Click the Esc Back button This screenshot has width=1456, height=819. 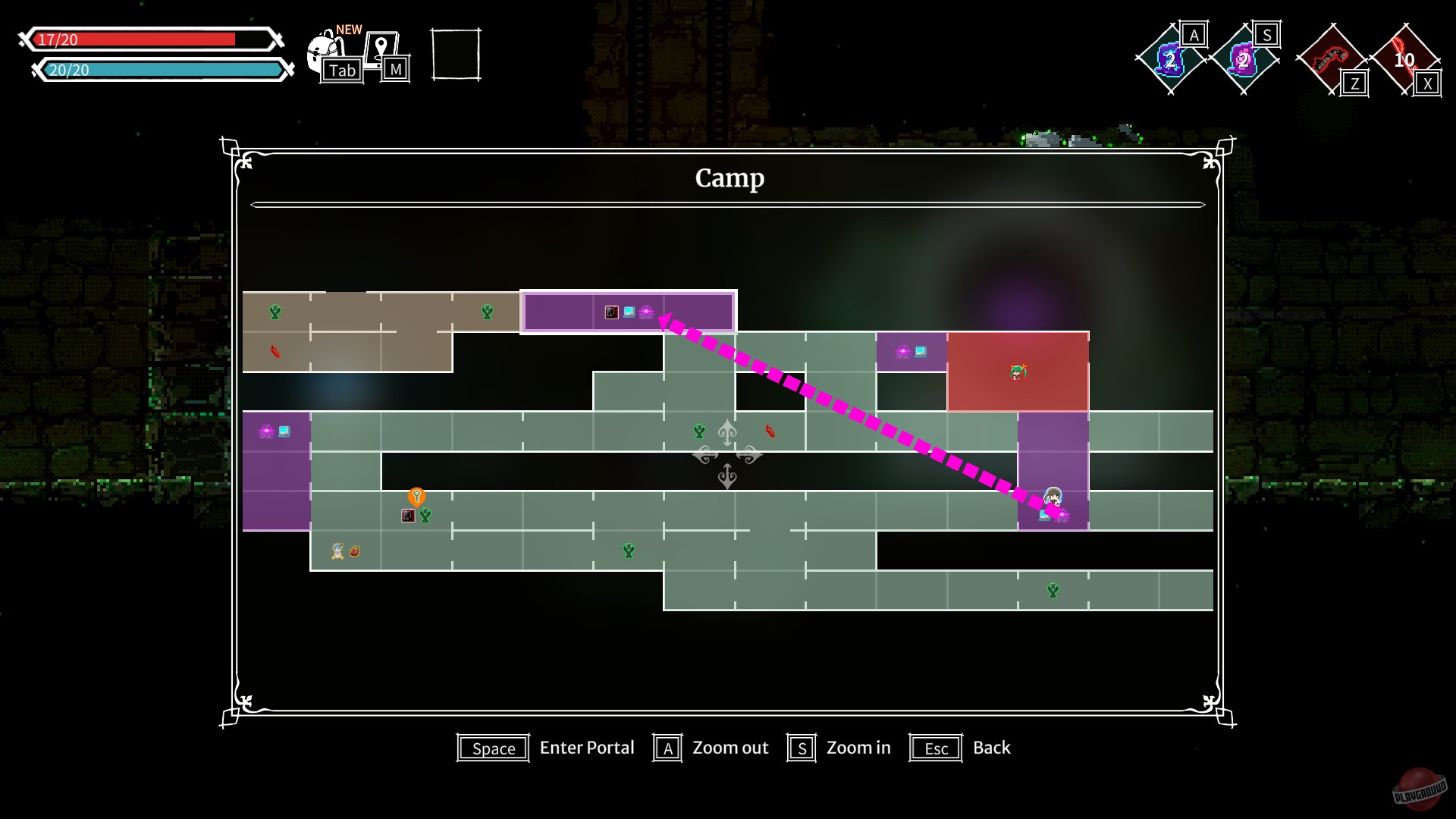(935, 748)
